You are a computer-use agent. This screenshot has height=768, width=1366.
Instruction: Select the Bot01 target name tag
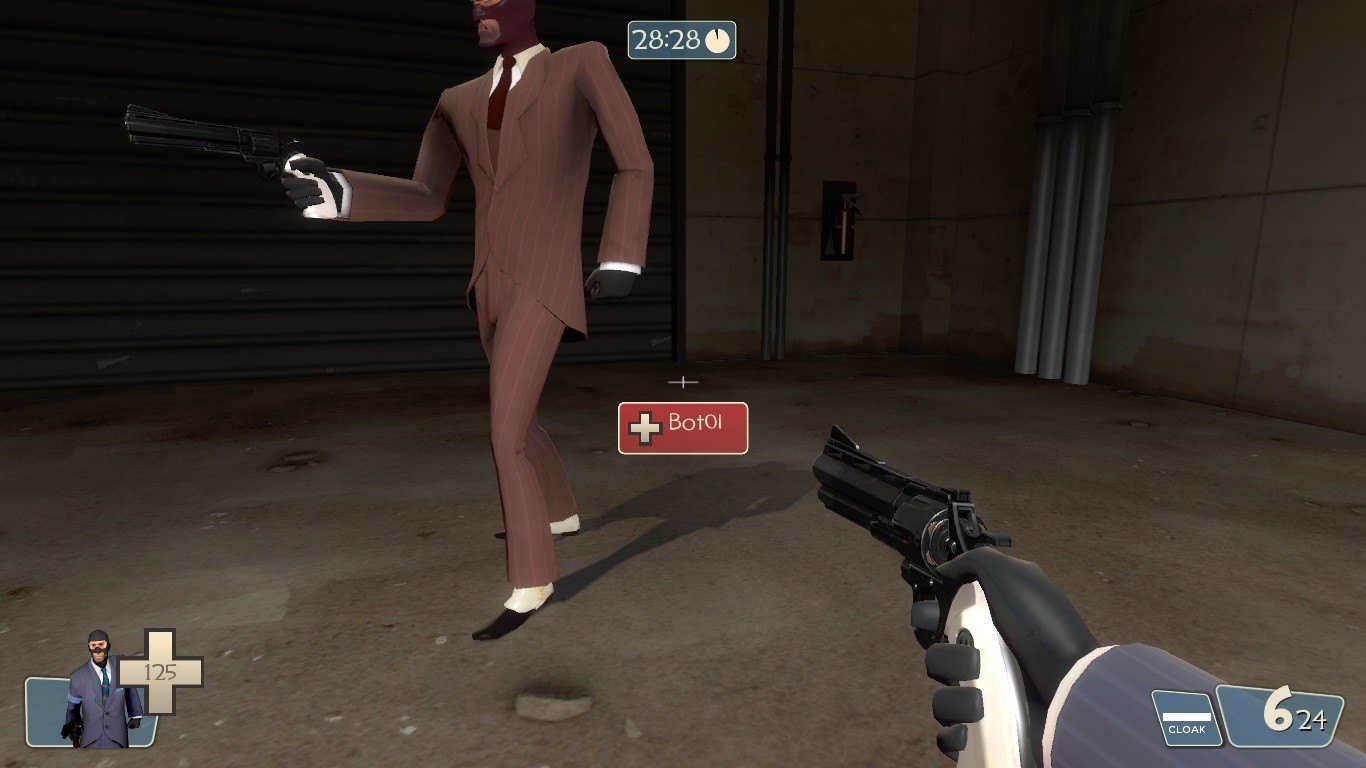(683, 428)
